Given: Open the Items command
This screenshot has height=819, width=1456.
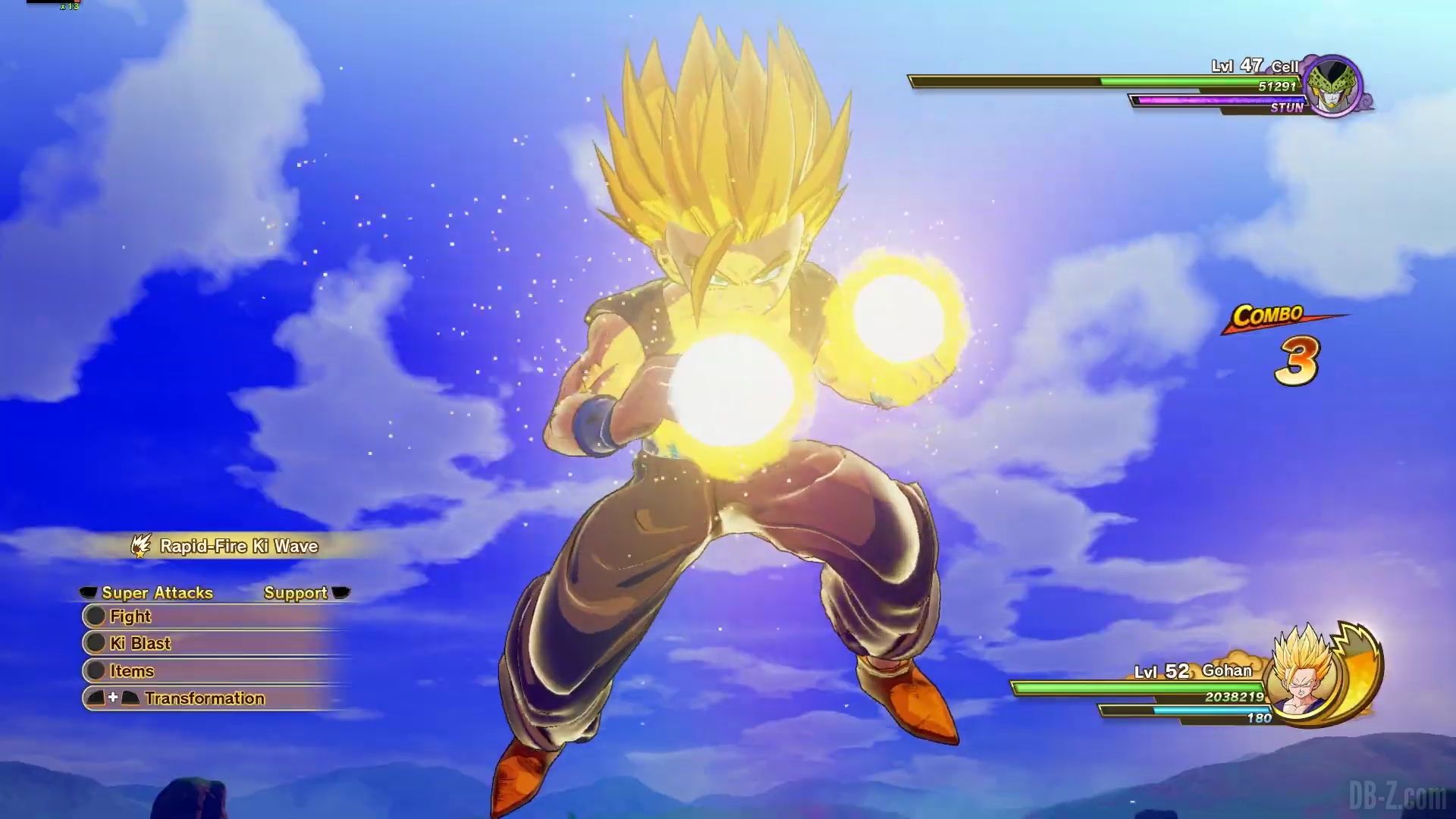Looking at the screenshot, I should (x=131, y=671).
